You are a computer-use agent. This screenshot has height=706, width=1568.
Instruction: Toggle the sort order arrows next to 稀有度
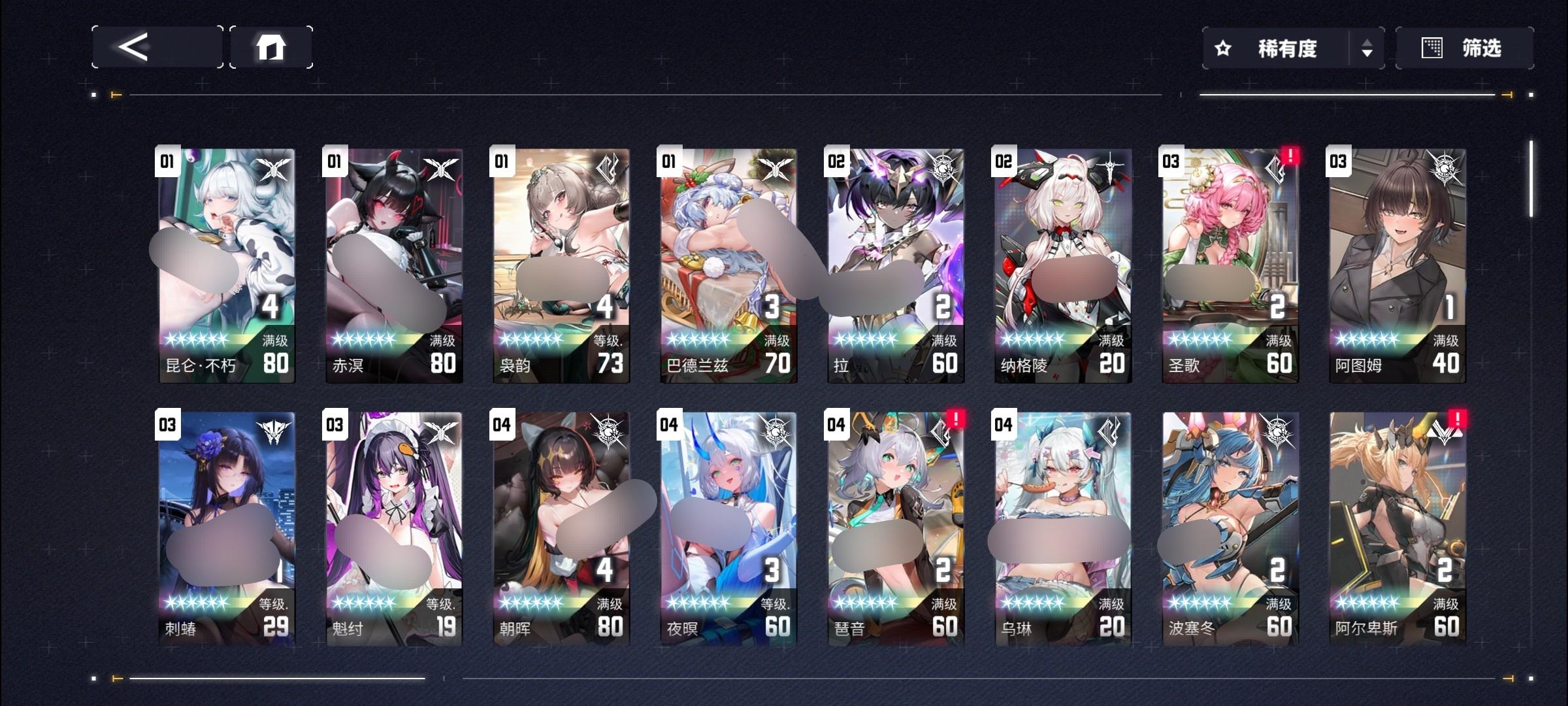(1366, 48)
